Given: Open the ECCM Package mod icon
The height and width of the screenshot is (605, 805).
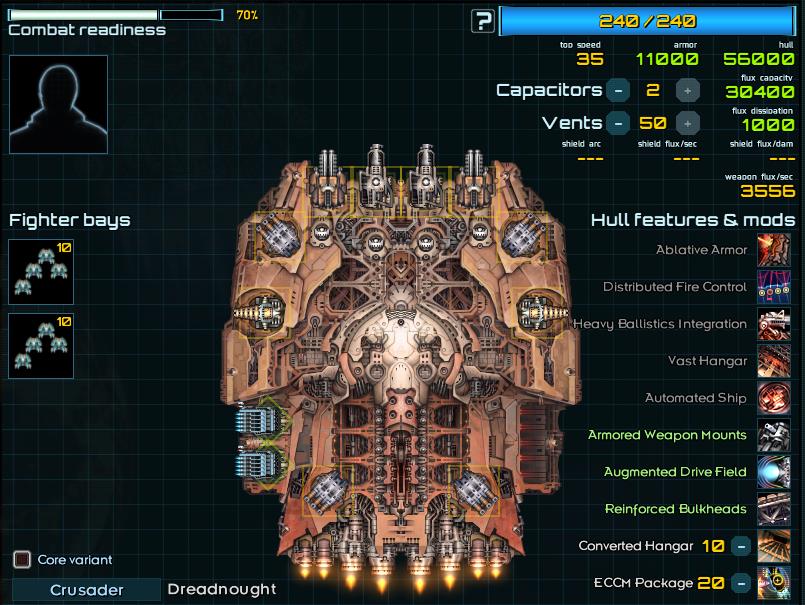Looking at the screenshot, I should point(774,583).
